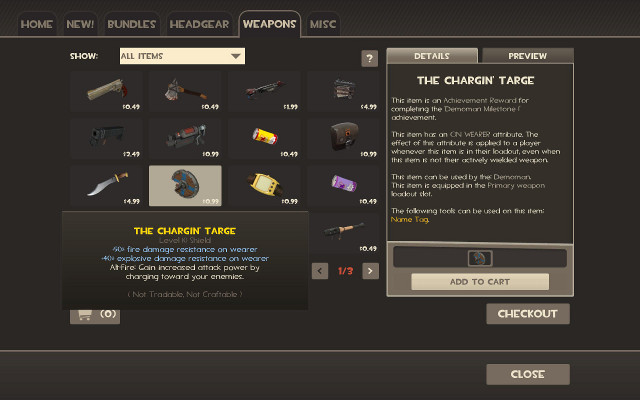Open the ALL ITEMS filter dropdown
This screenshot has height=400, width=640.
(182, 56)
